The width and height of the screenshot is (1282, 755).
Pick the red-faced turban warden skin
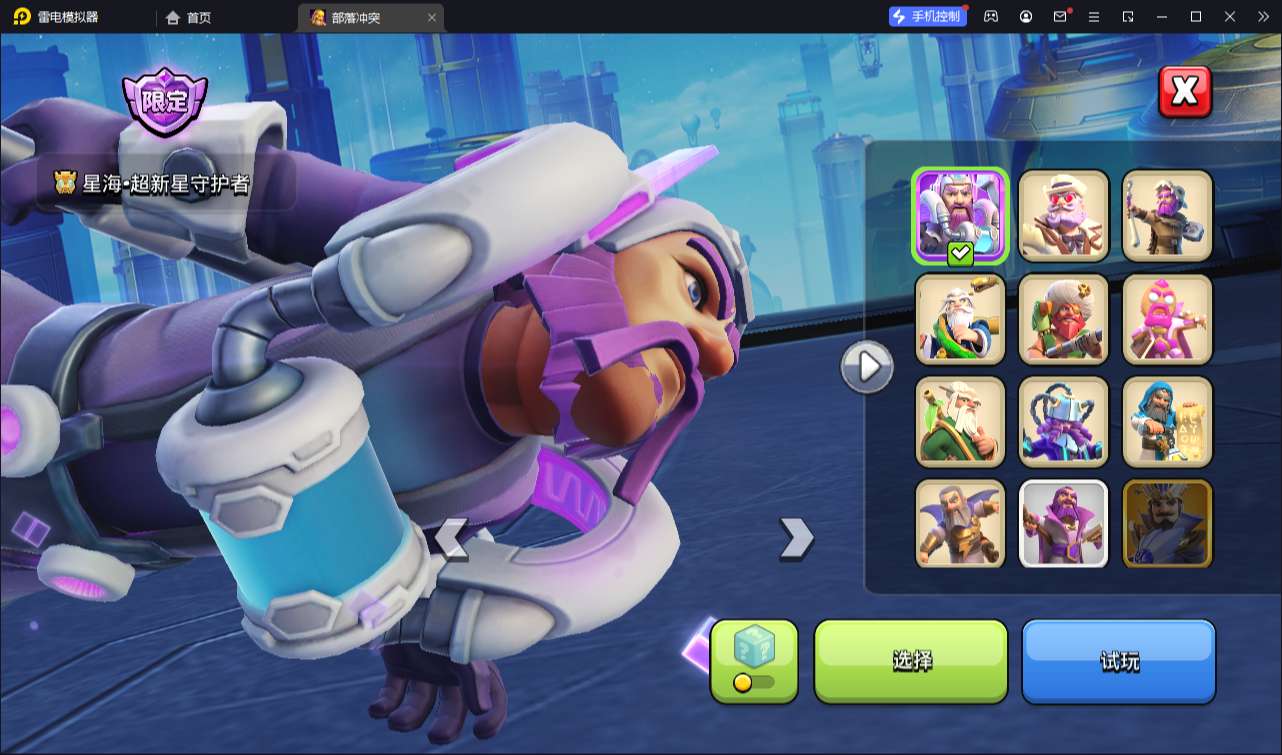[x=1064, y=319]
